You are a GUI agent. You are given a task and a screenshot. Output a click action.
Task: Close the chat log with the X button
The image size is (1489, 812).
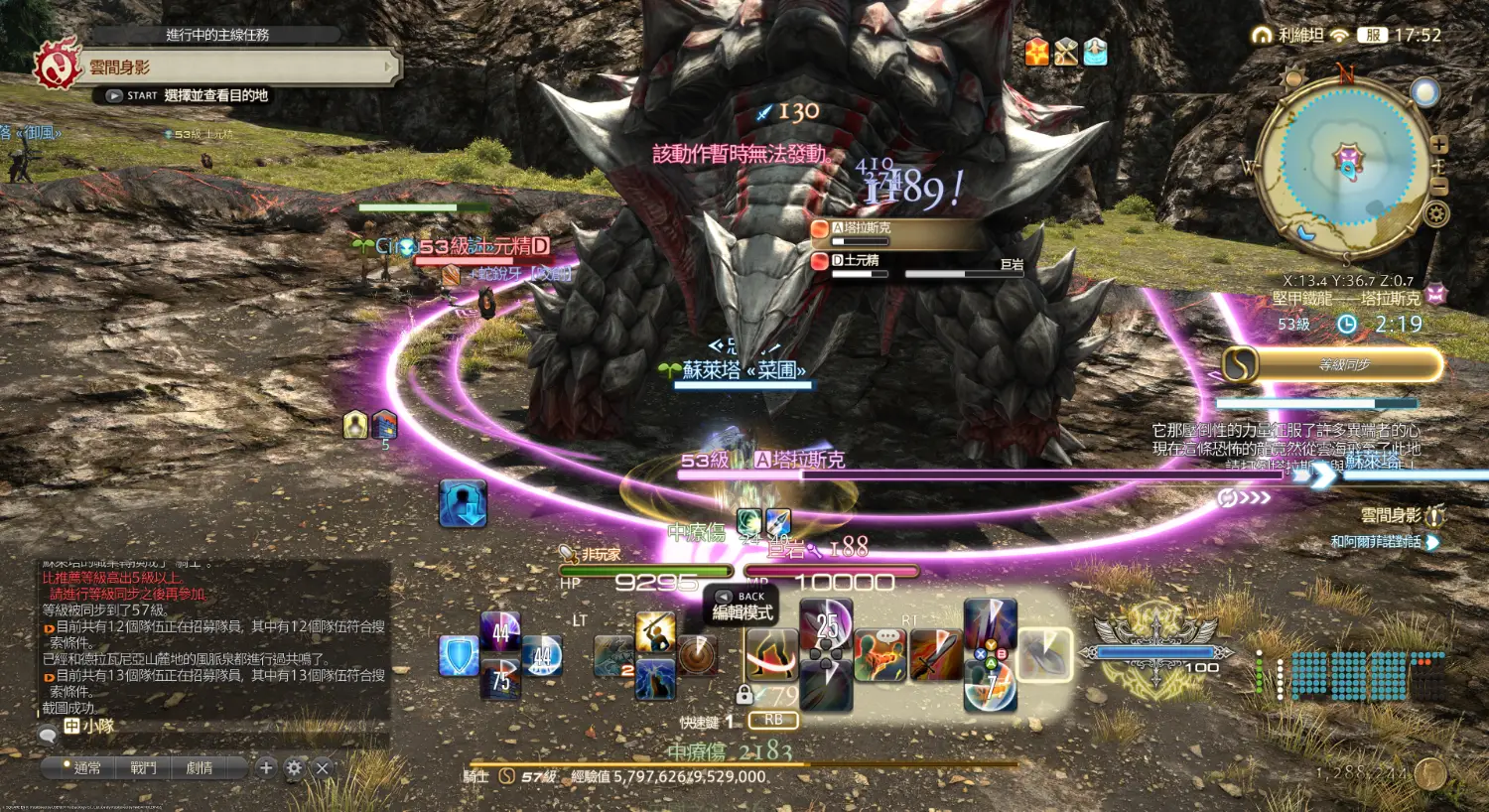(x=322, y=767)
